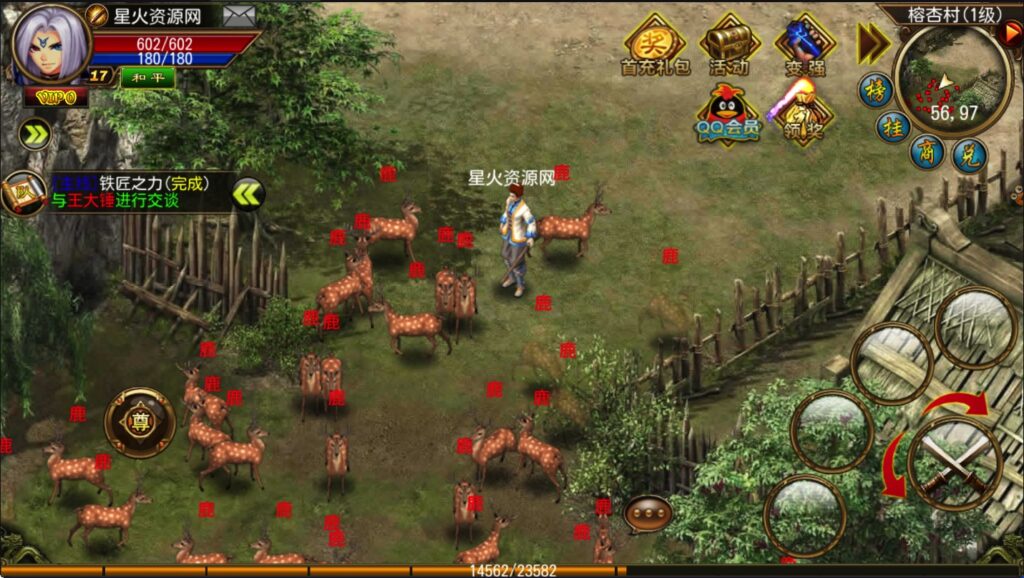Viewport: 1024px width, 578px height.
Task: Open the 榜 rankings button
Action: [875, 90]
